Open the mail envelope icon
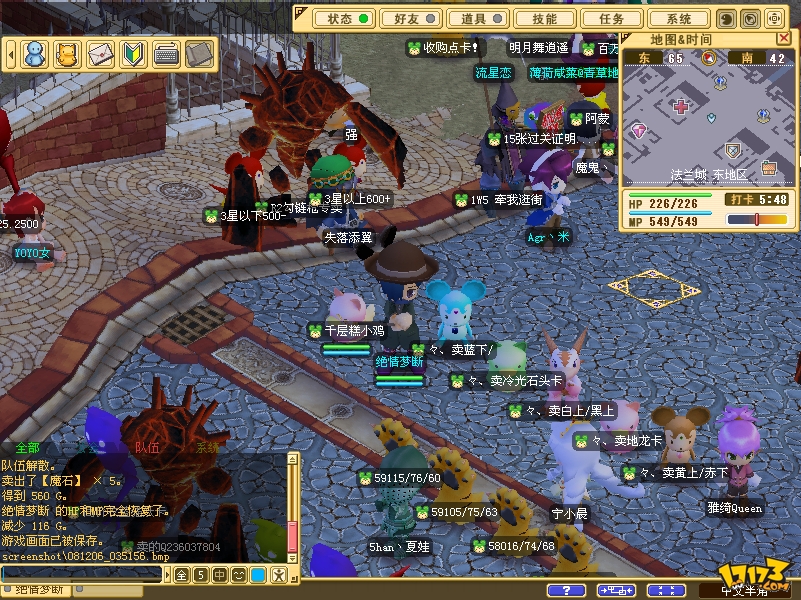This screenshot has height=600, width=801. coord(100,54)
